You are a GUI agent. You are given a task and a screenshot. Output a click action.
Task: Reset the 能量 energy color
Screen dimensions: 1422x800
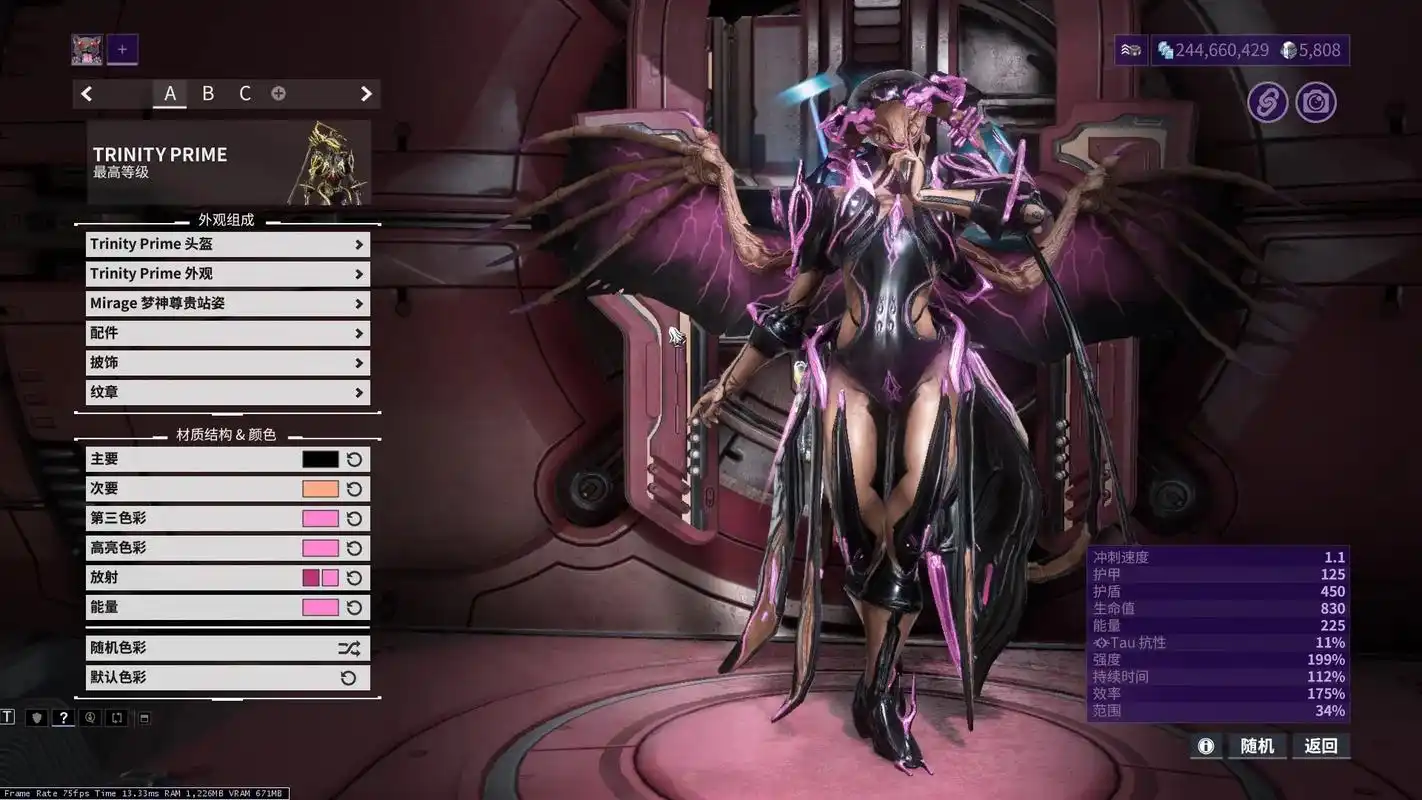(x=355, y=607)
